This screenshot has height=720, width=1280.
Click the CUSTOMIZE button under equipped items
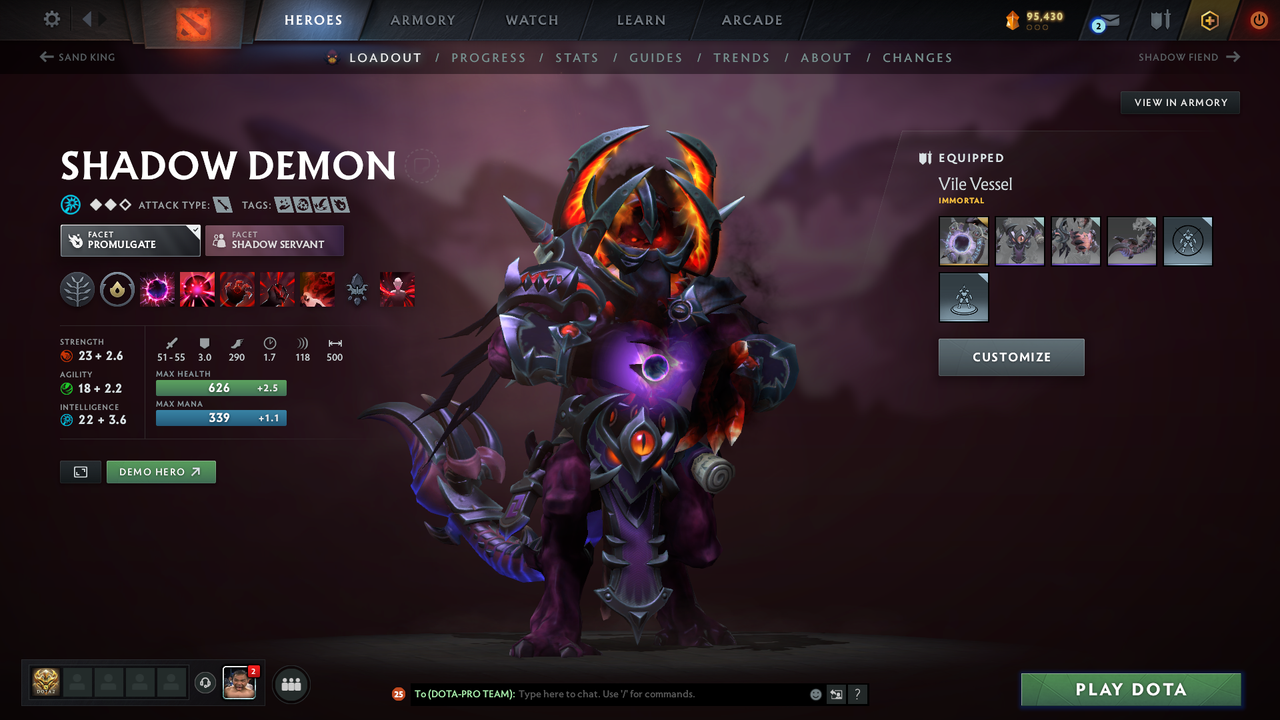coord(1011,357)
